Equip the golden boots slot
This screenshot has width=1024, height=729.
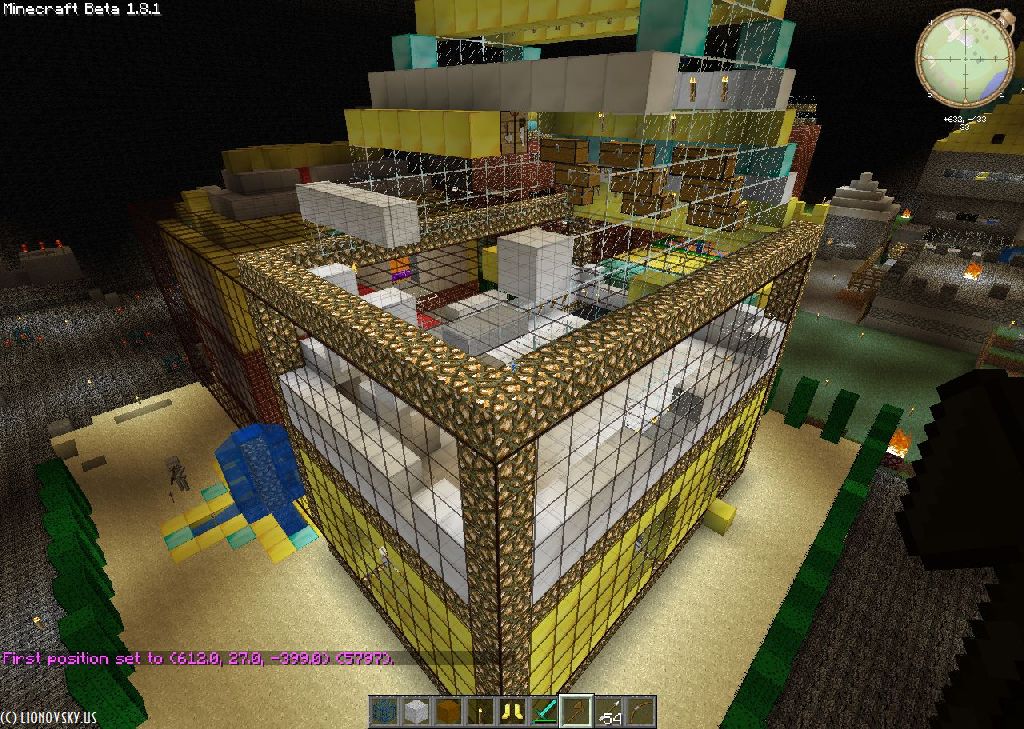pos(512,712)
